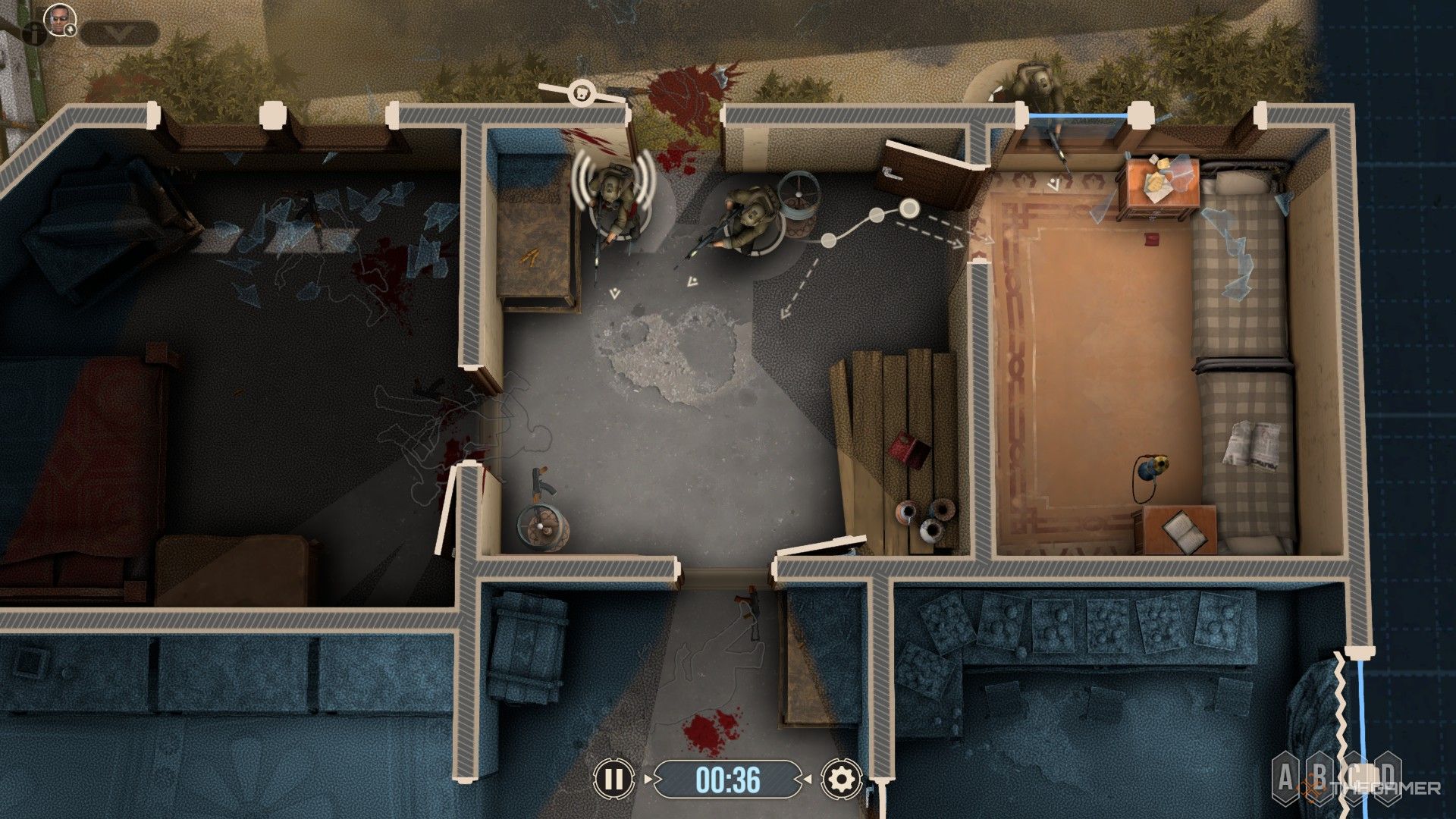The image size is (1456, 819).
Task: Open the settings gear menu
Action: tap(841, 779)
